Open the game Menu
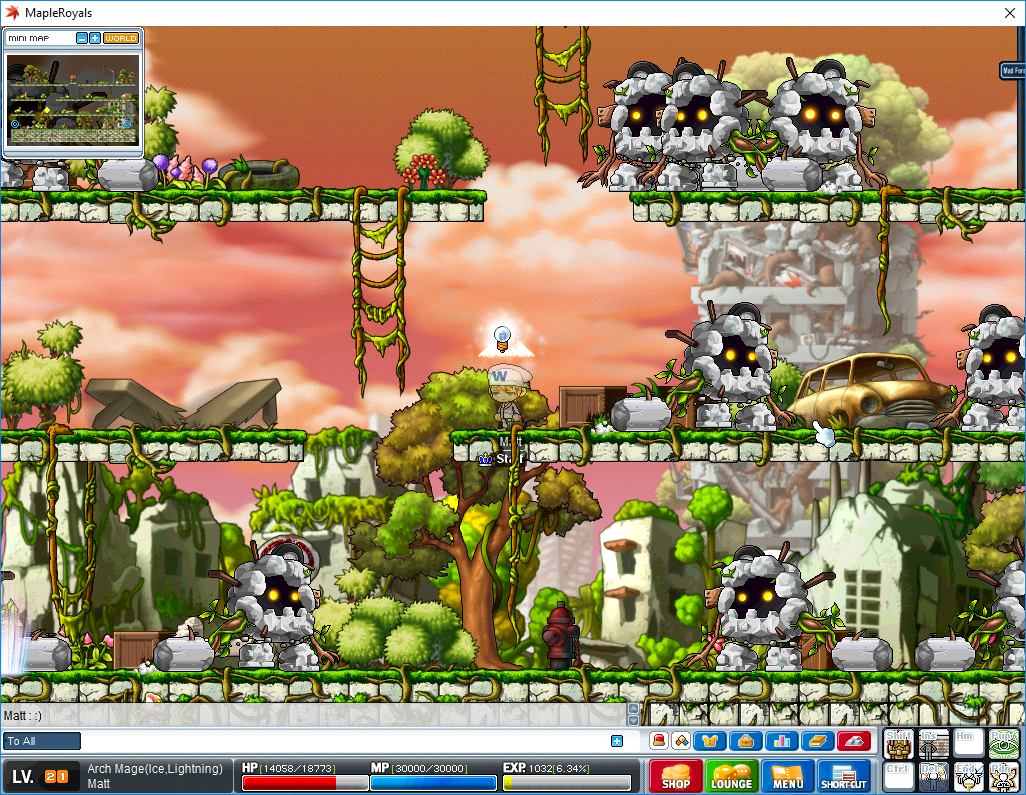 tap(787, 777)
